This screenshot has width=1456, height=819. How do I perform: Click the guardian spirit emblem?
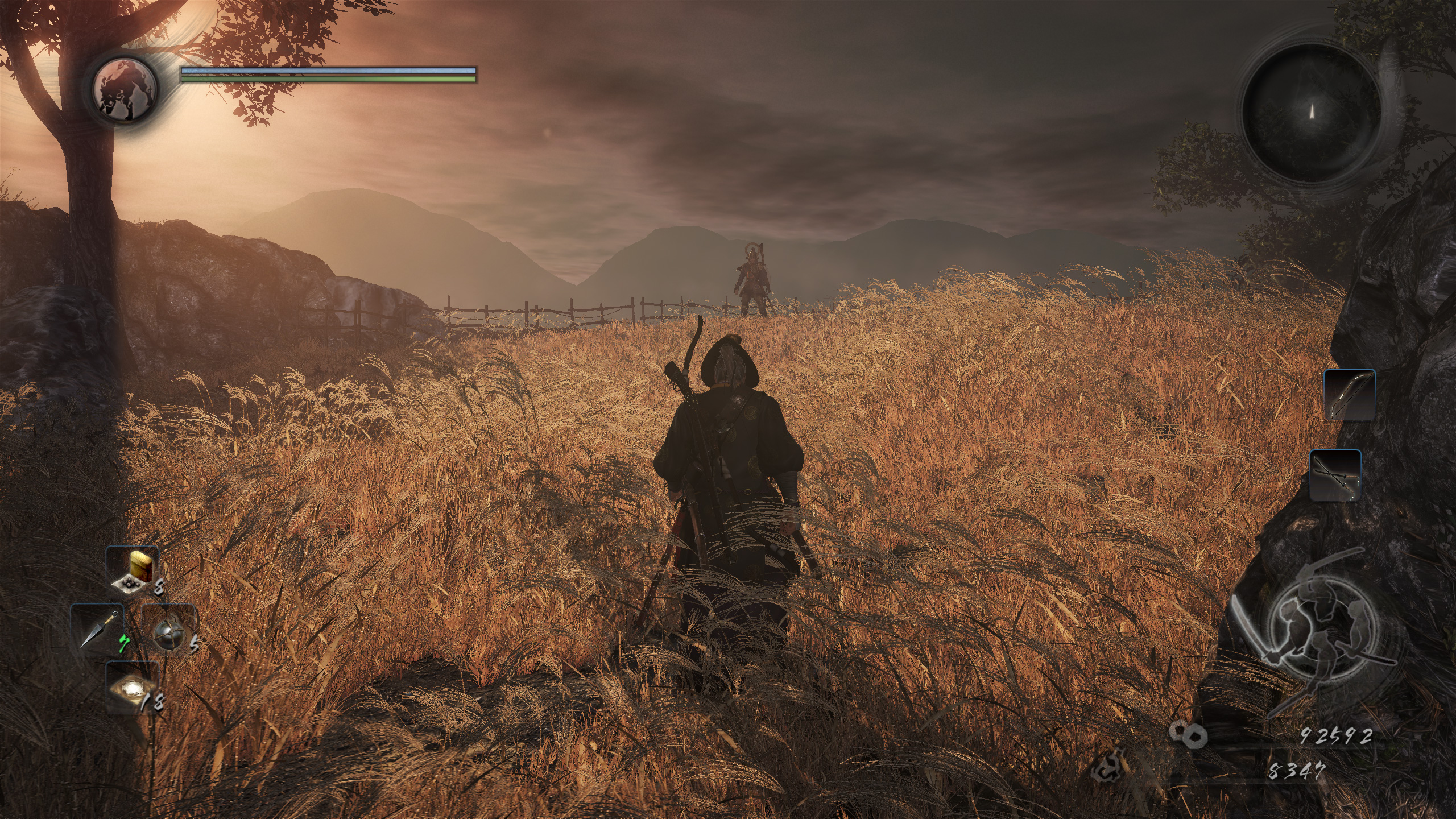point(125,88)
